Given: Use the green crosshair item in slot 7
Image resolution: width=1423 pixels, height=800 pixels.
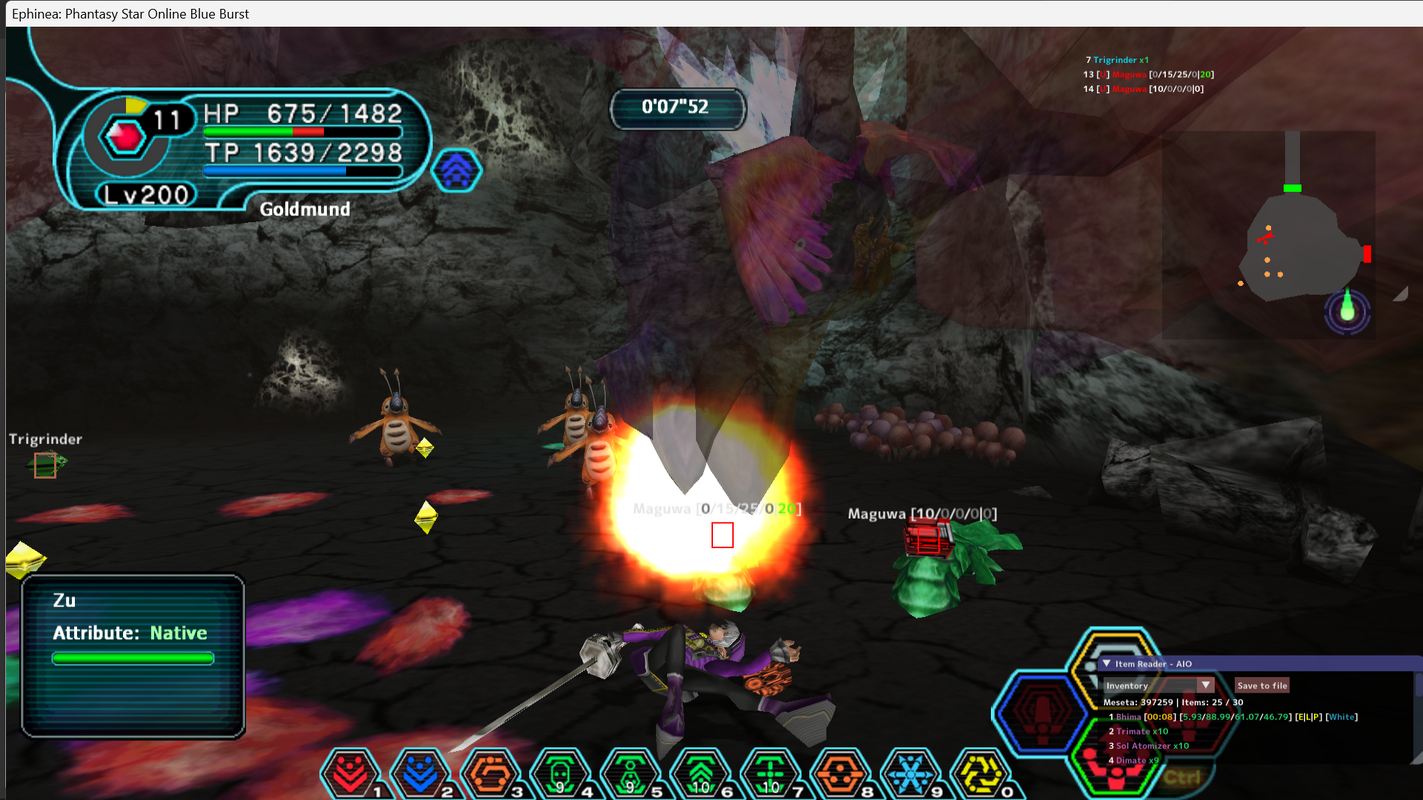Looking at the screenshot, I should (768, 773).
